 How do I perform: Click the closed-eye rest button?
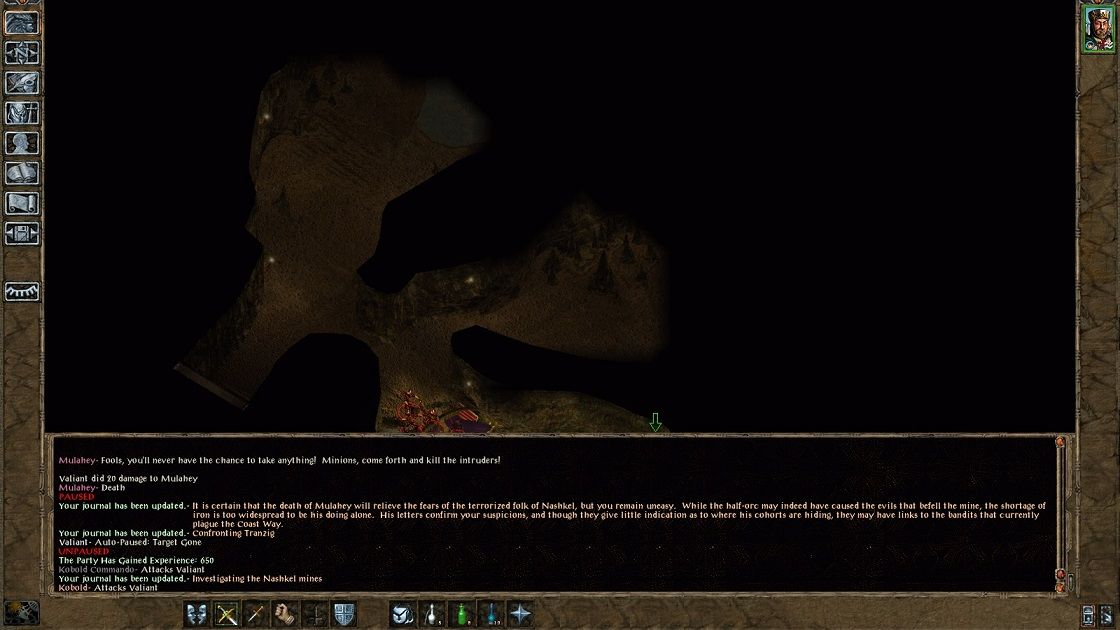[x=22, y=291]
